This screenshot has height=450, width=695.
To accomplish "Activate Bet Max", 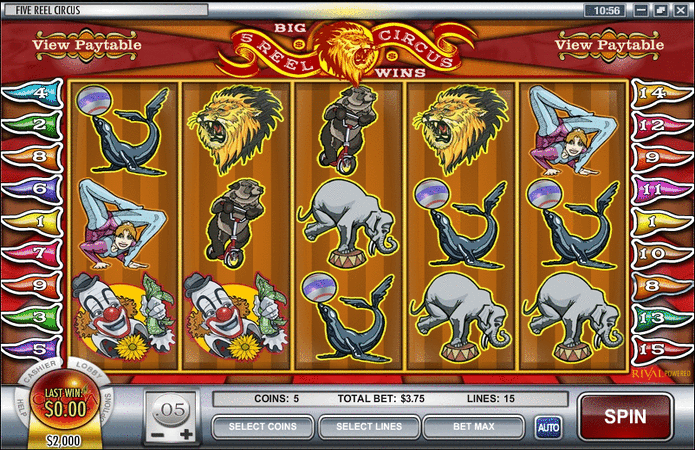I will coord(475,427).
